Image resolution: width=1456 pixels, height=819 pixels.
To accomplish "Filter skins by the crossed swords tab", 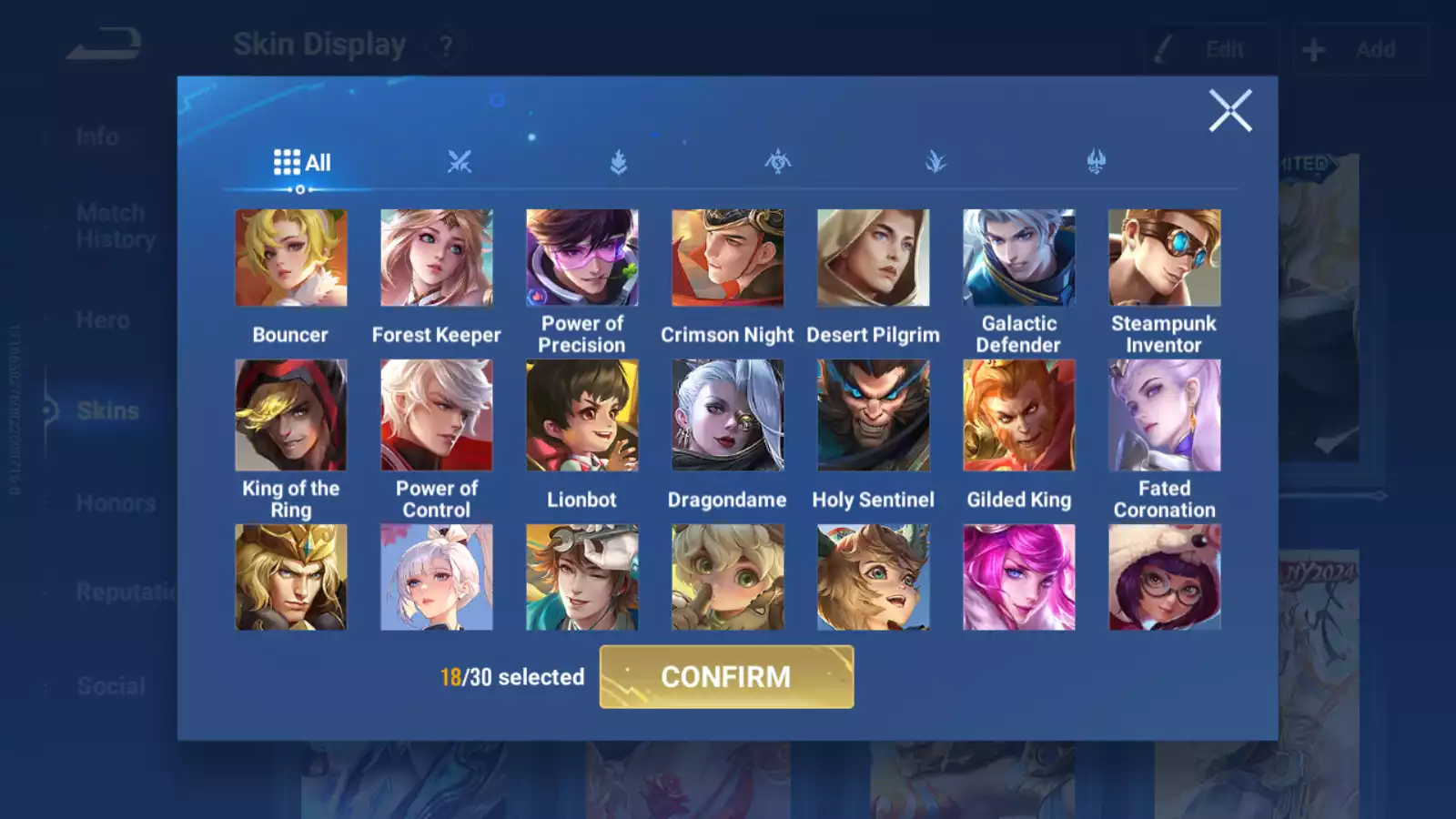I will click(x=460, y=163).
